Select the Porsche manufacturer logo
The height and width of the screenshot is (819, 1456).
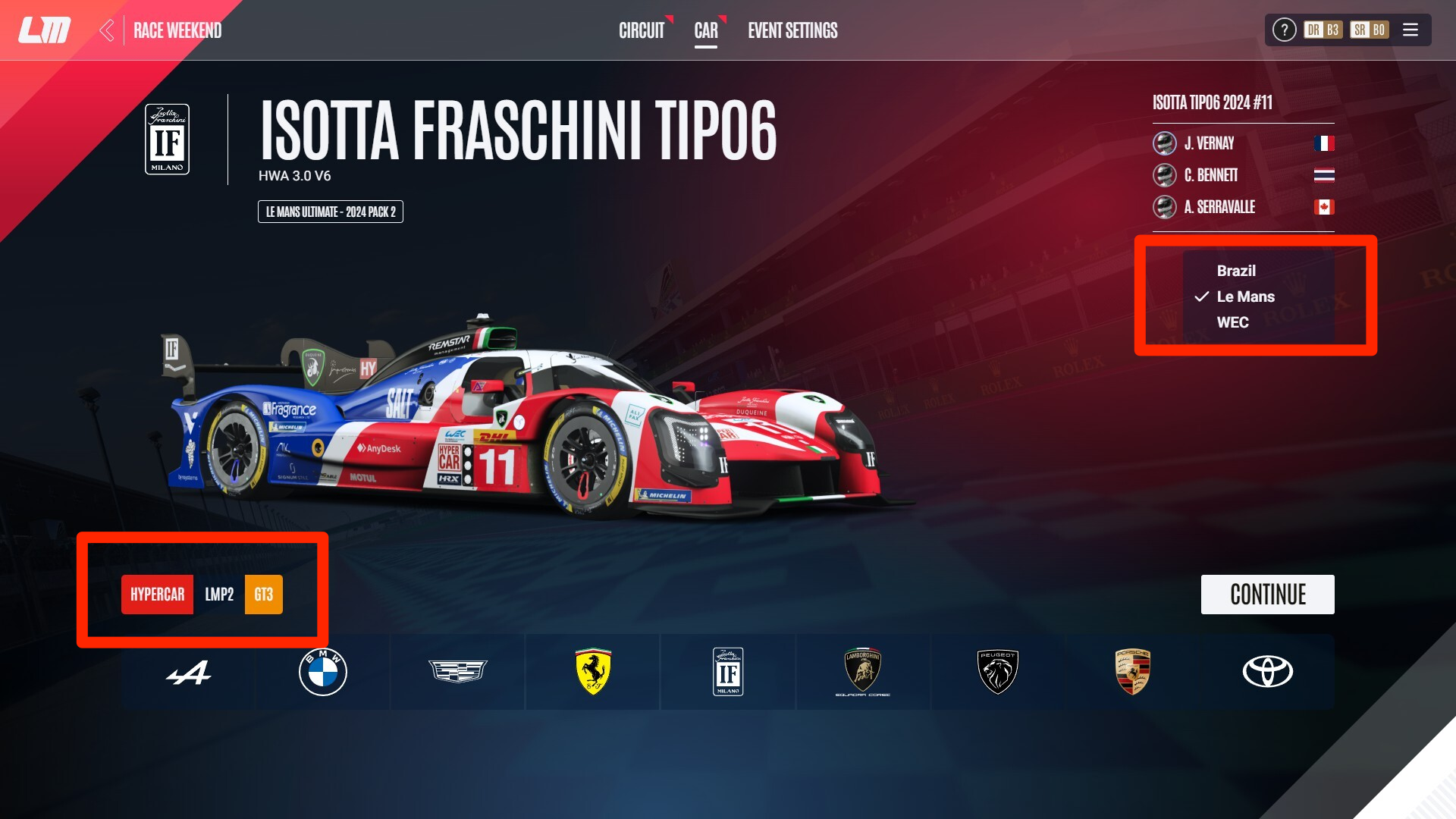(1133, 672)
